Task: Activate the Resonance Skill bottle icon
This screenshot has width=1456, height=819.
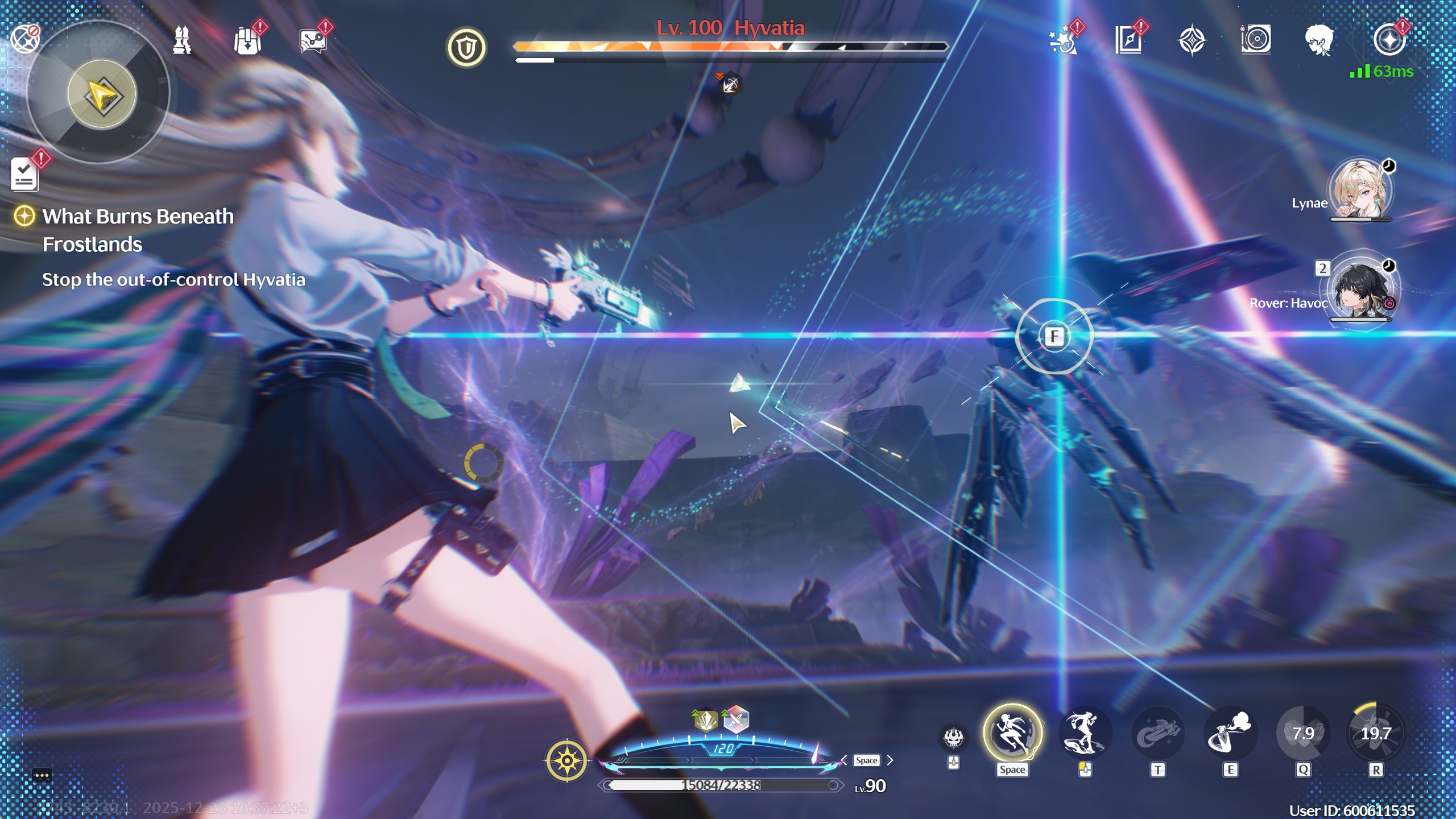Action: [x=1230, y=734]
